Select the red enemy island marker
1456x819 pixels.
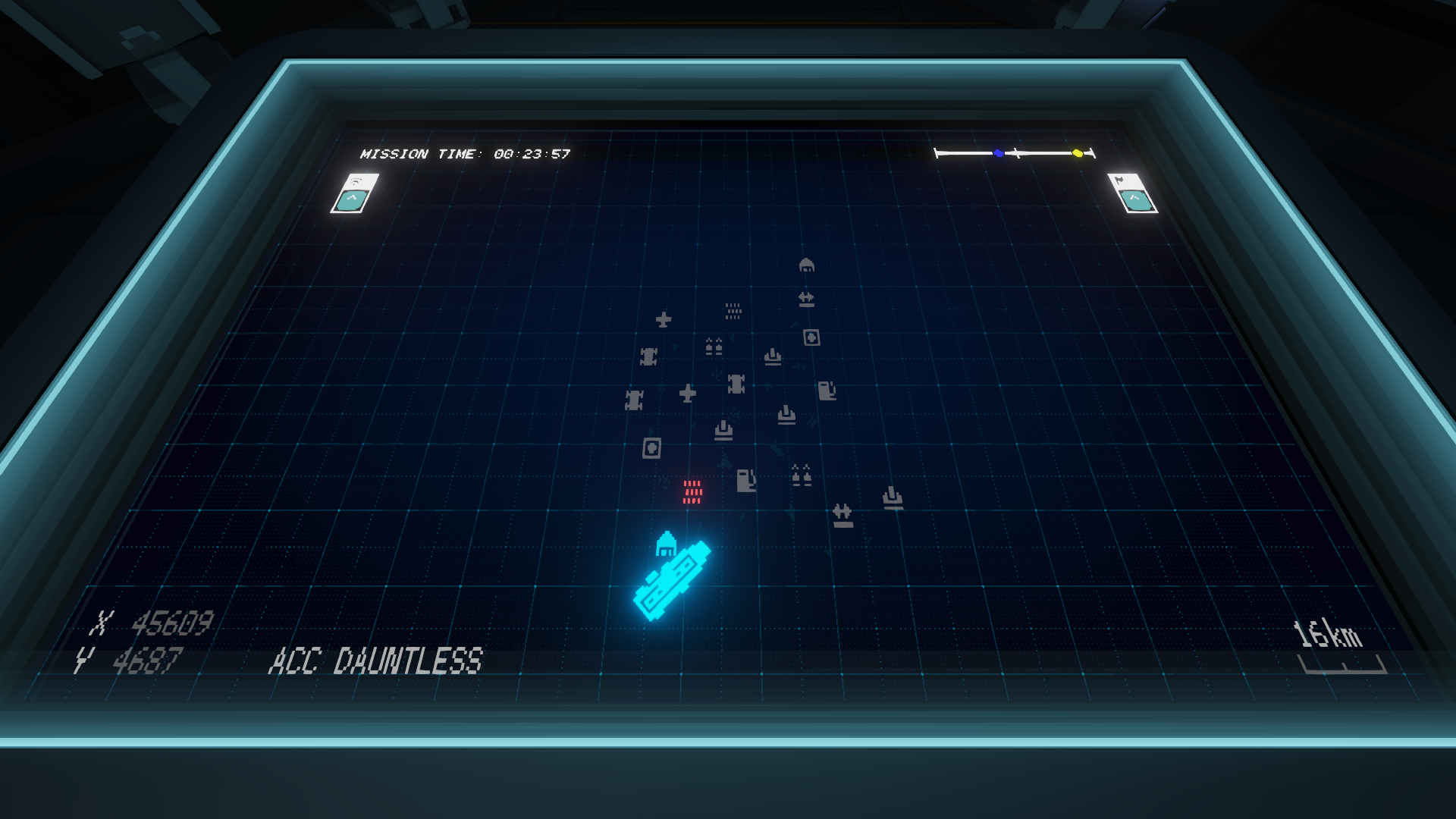point(692,491)
